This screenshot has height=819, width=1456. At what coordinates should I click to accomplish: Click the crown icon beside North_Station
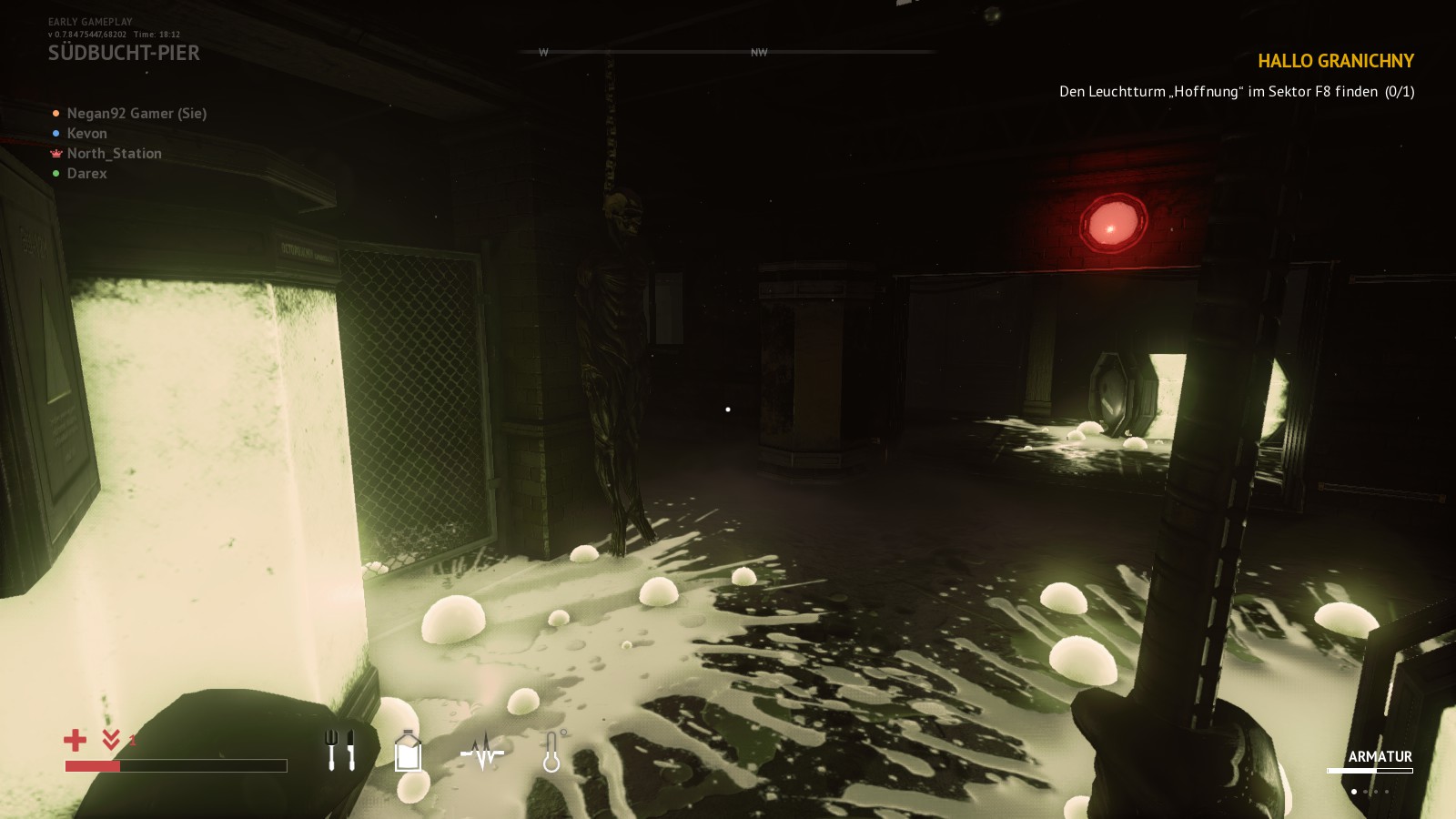[x=55, y=153]
